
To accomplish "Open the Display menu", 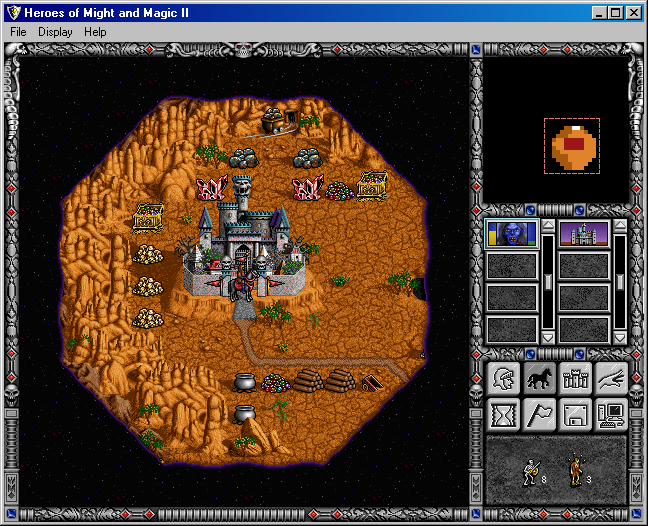I will point(56,32).
